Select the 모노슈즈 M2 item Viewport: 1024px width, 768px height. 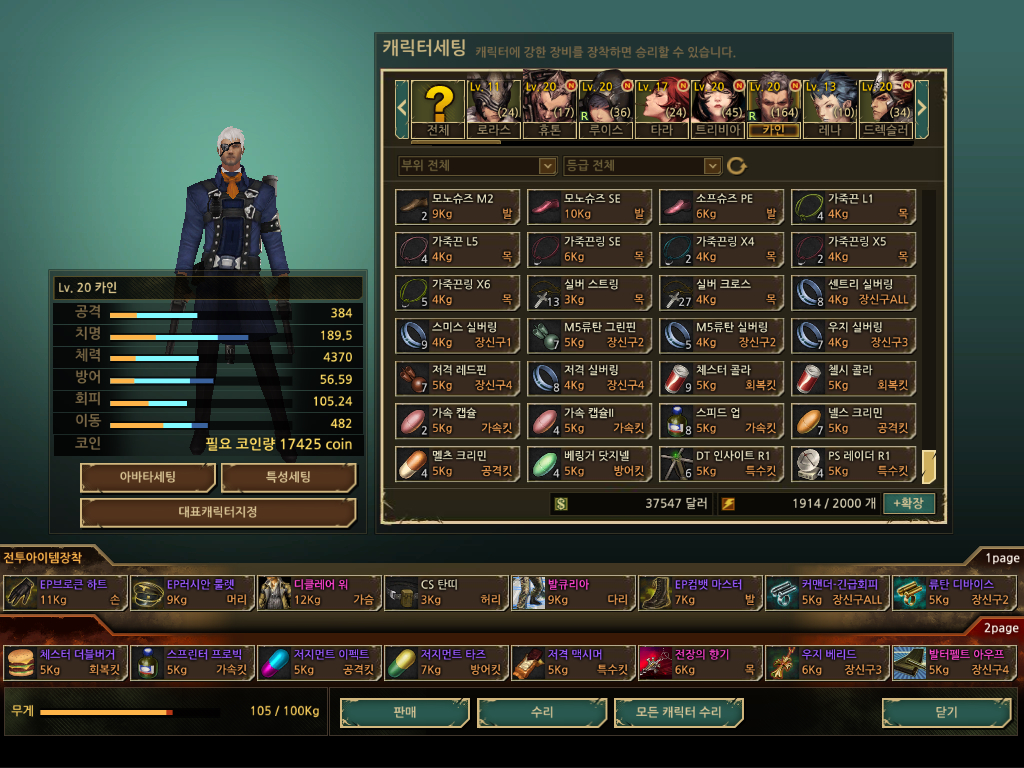tap(458, 206)
